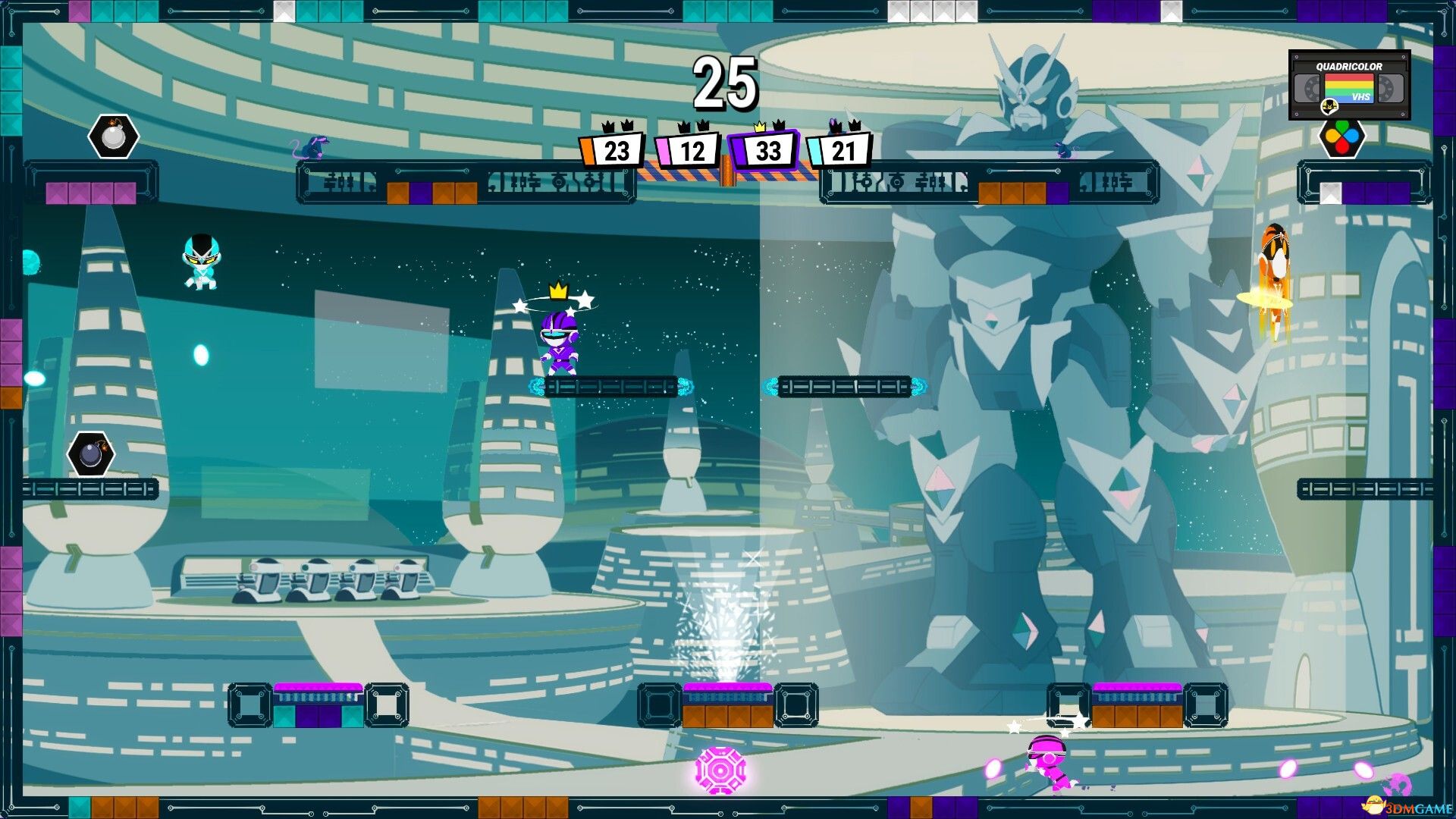Select the rainbow VHS label on the cassette

tap(1350, 89)
